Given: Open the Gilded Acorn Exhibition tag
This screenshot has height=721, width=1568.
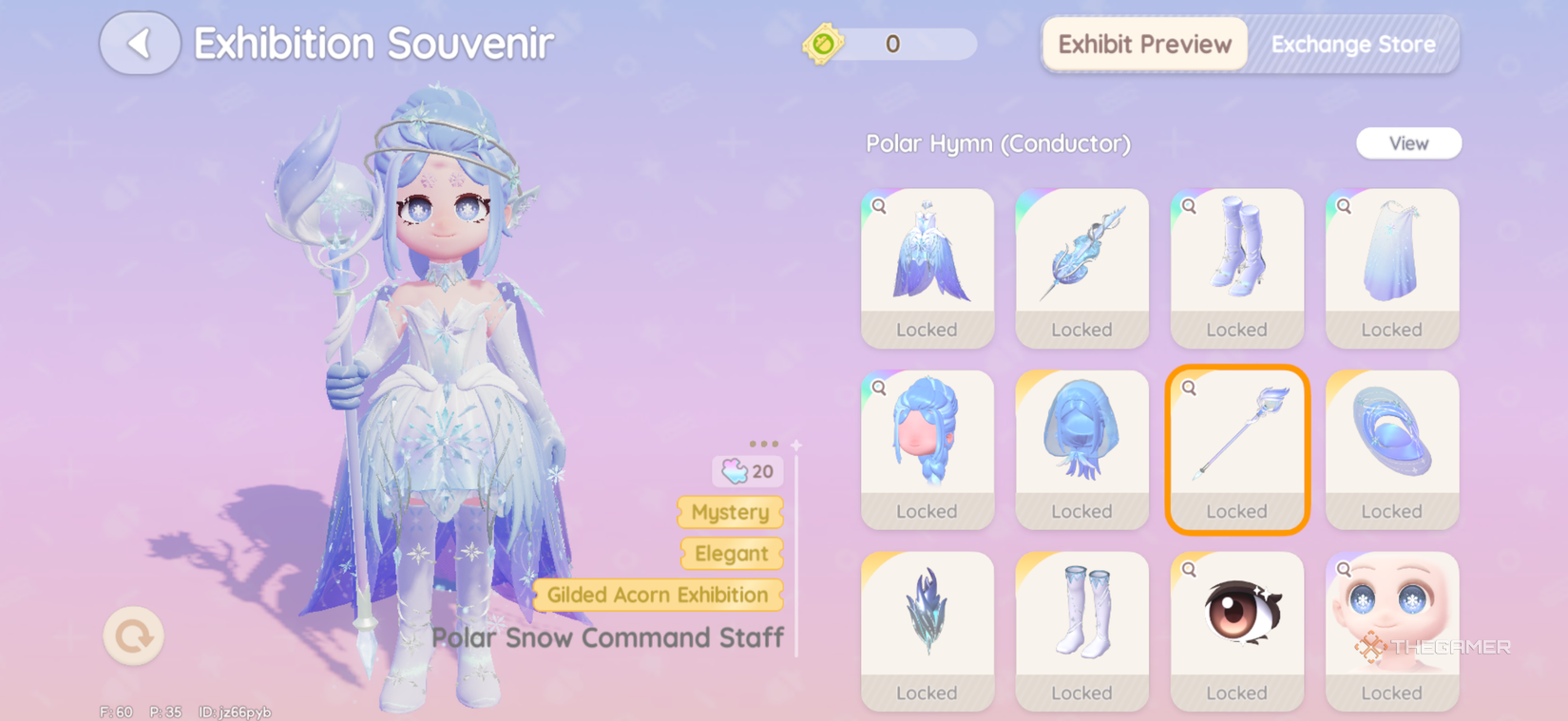Looking at the screenshot, I should tap(658, 596).
